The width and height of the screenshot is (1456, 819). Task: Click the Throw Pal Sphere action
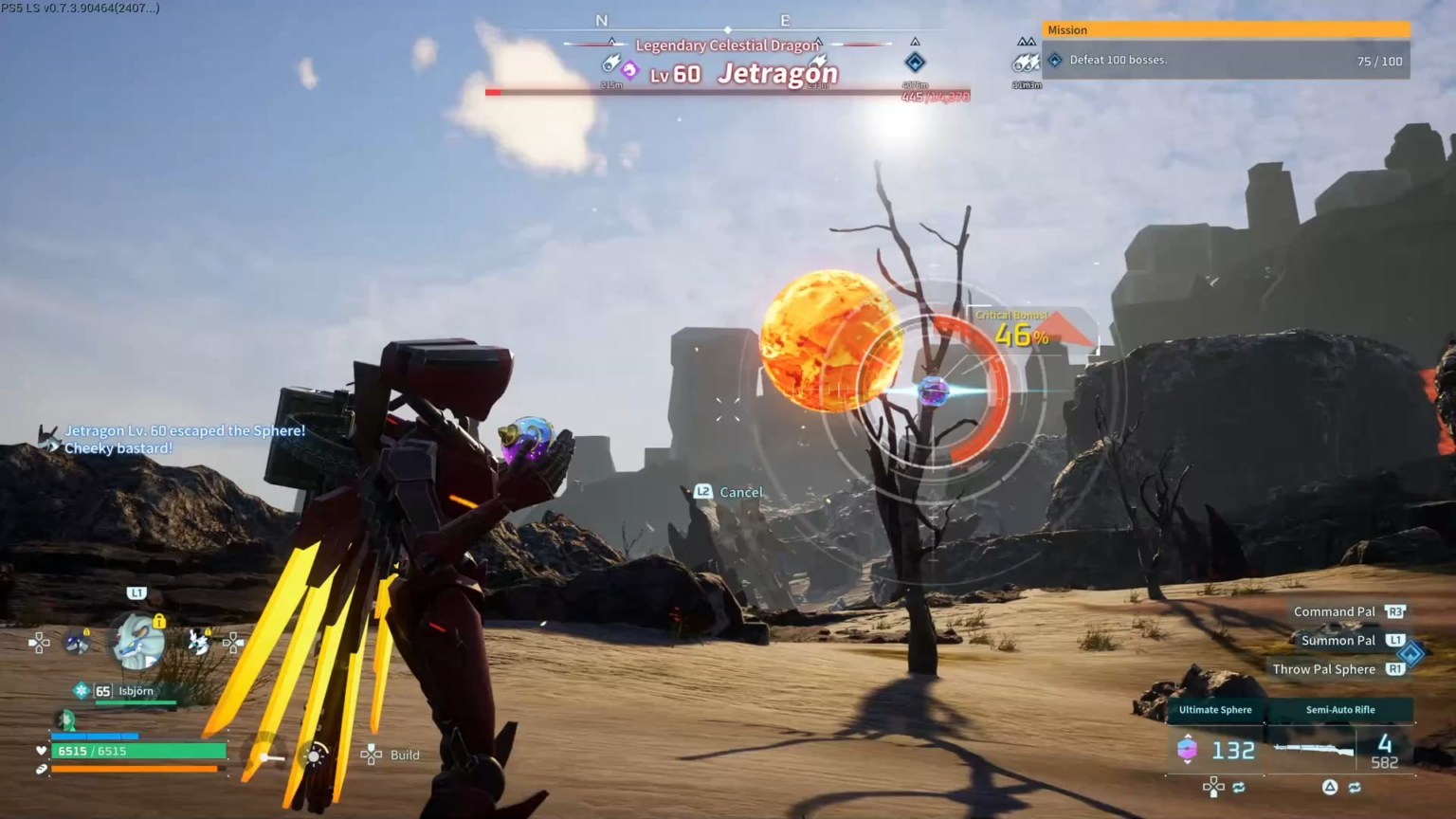coord(1323,669)
